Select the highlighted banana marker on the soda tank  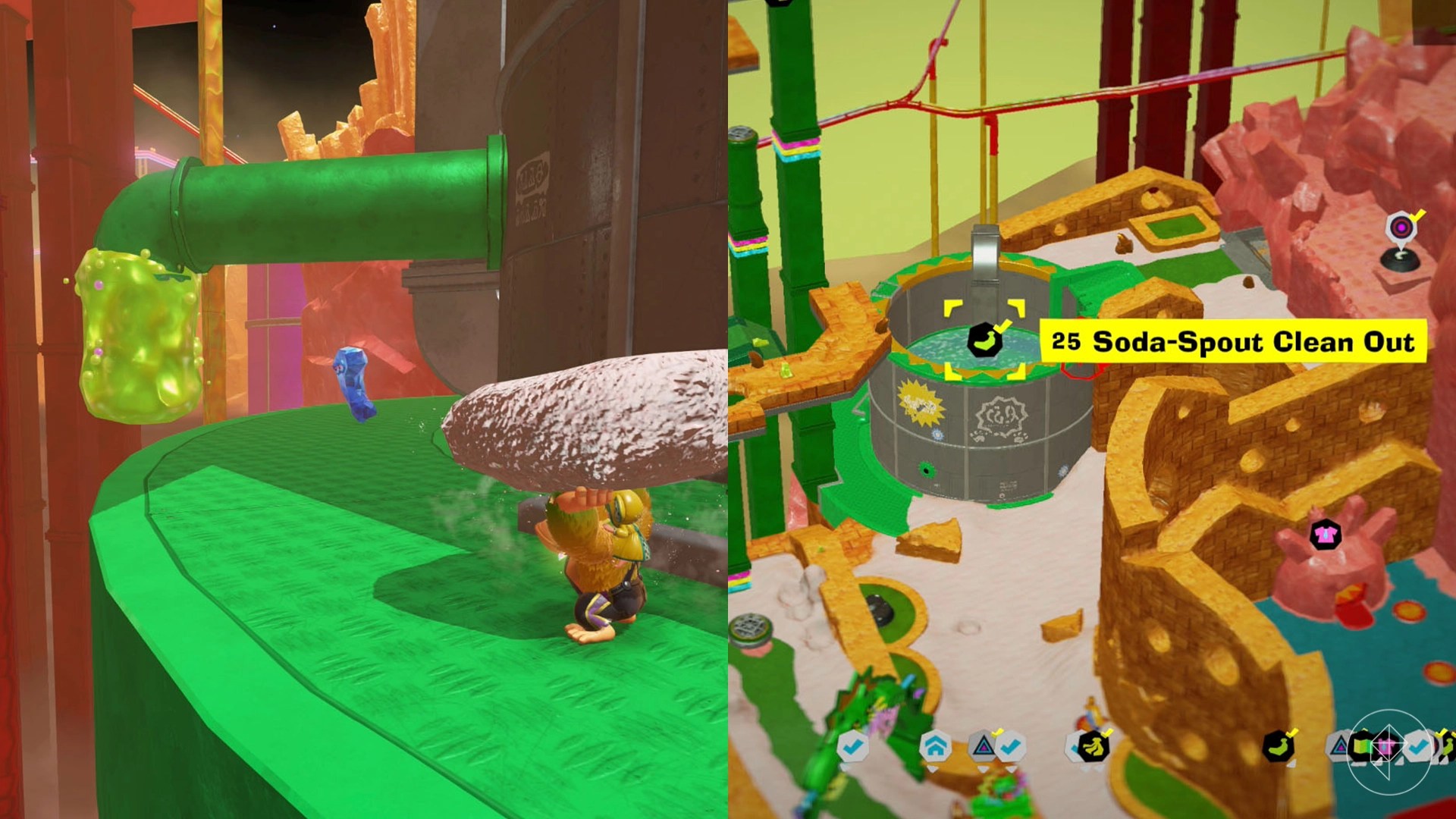[x=984, y=340]
